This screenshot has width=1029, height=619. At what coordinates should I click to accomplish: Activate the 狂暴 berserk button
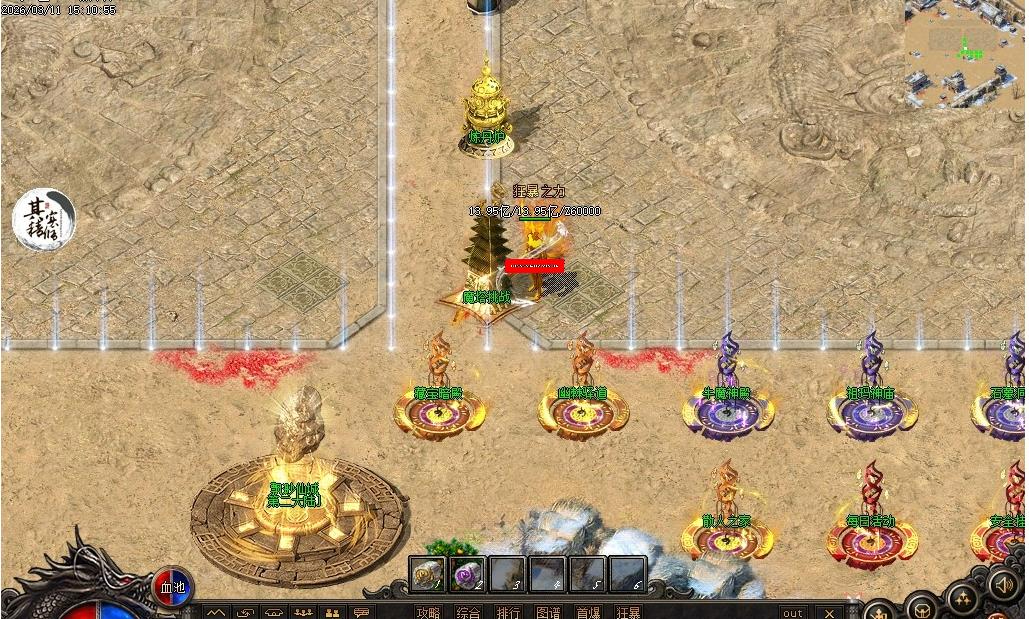click(x=628, y=612)
